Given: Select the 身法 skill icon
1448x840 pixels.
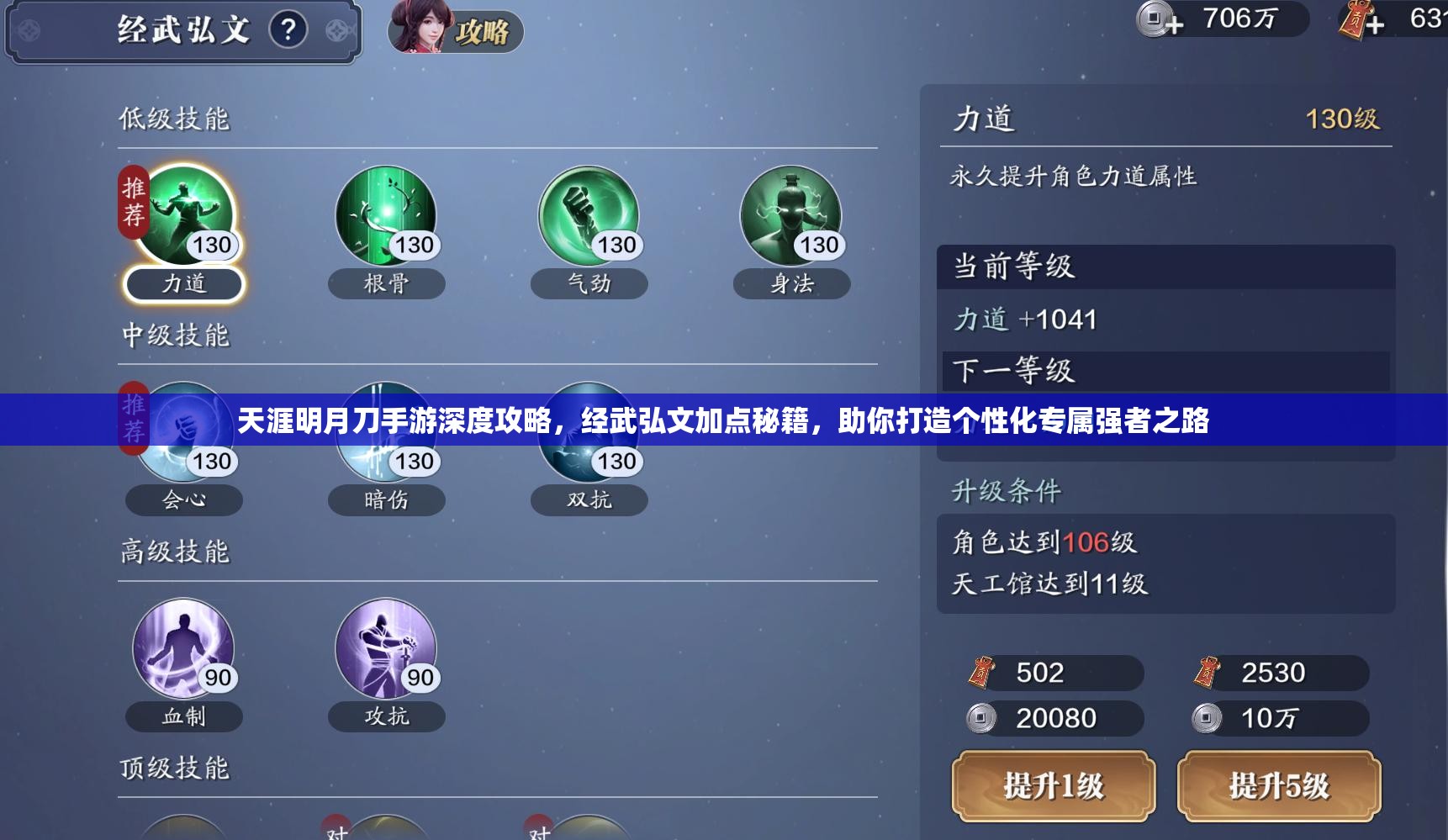Looking at the screenshot, I should coord(791,217).
